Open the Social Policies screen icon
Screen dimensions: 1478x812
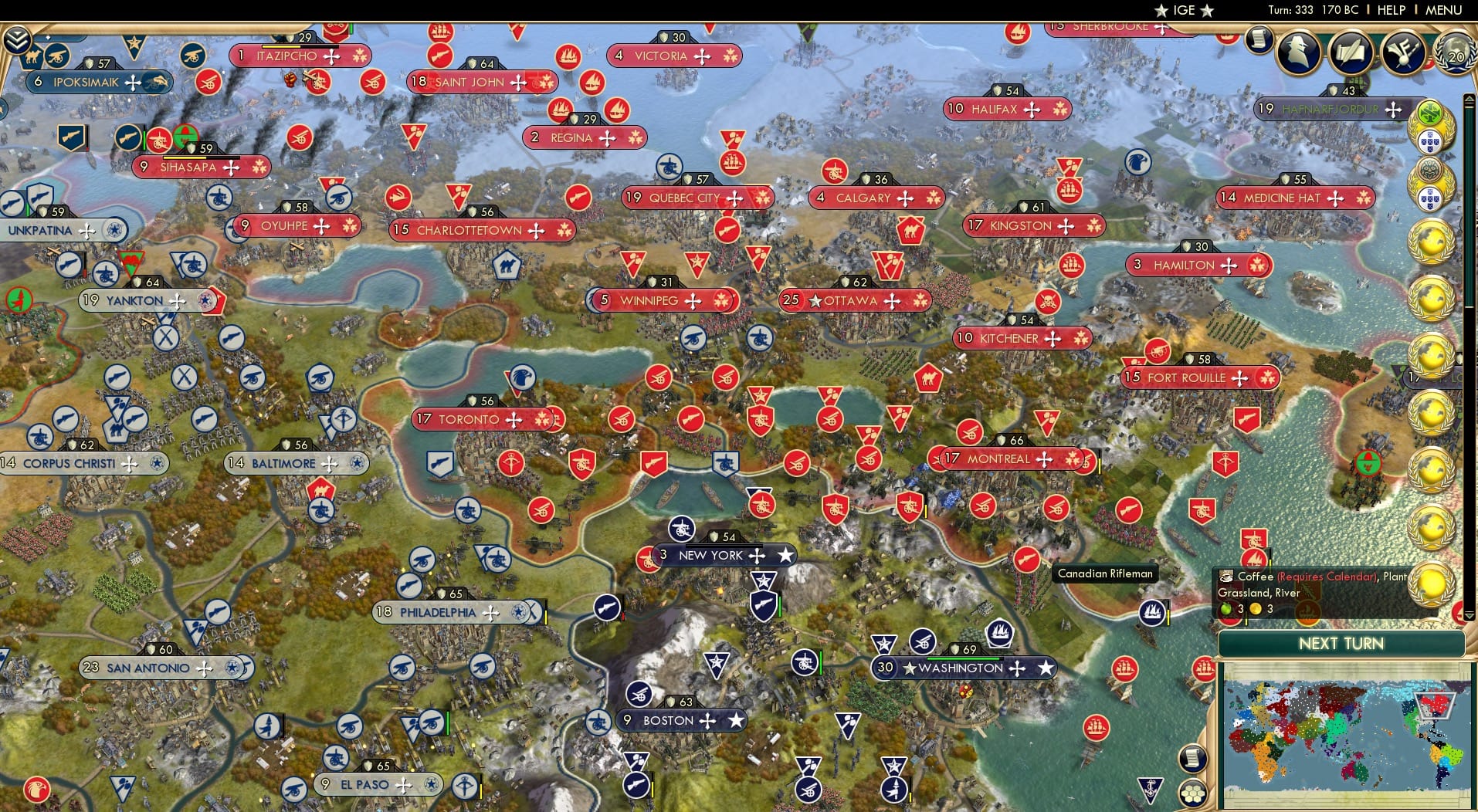pos(1350,52)
